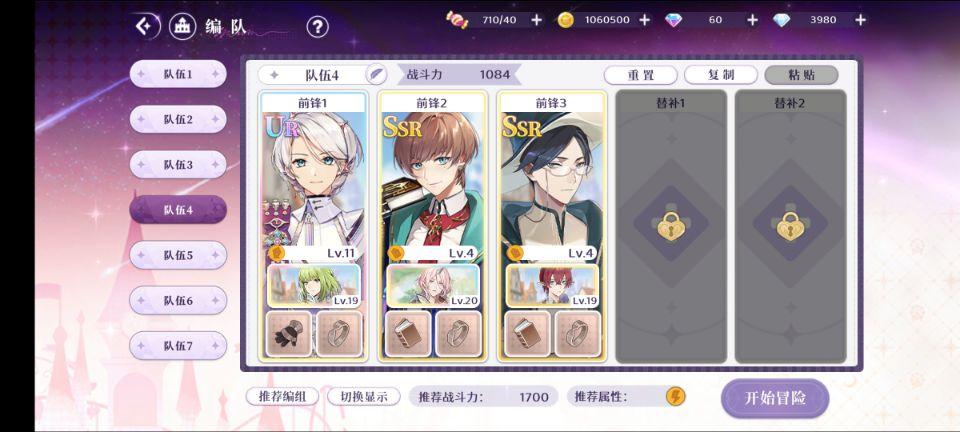
Task: Open the home castle icon
Action: (x=182, y=26)
